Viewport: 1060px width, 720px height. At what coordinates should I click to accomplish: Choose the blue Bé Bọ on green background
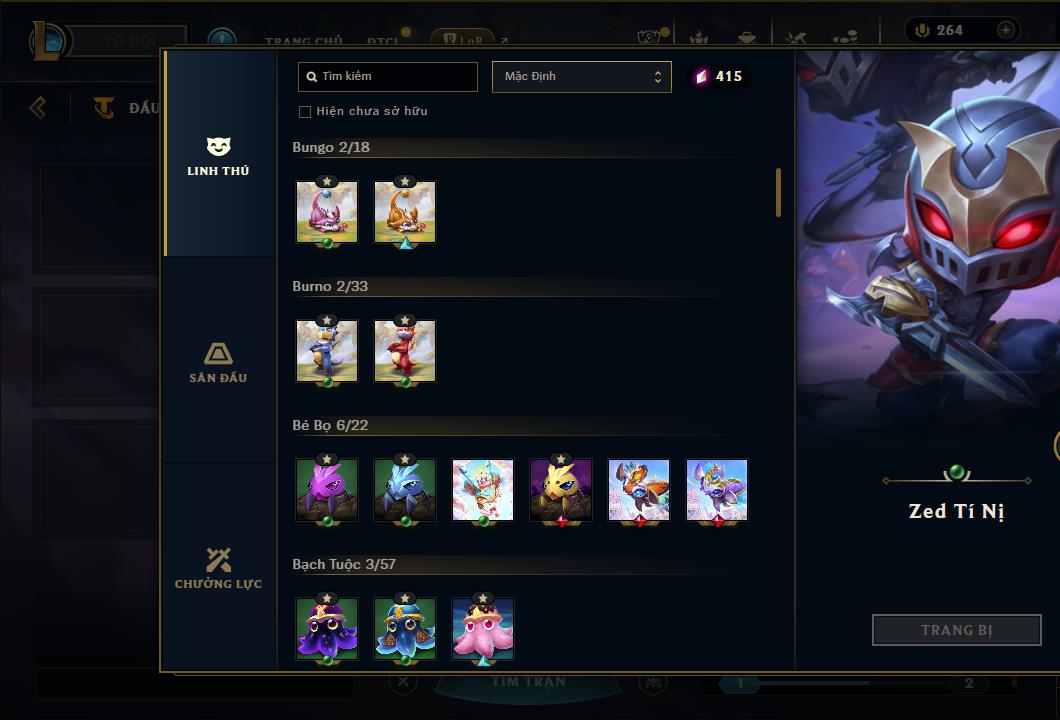405,490
